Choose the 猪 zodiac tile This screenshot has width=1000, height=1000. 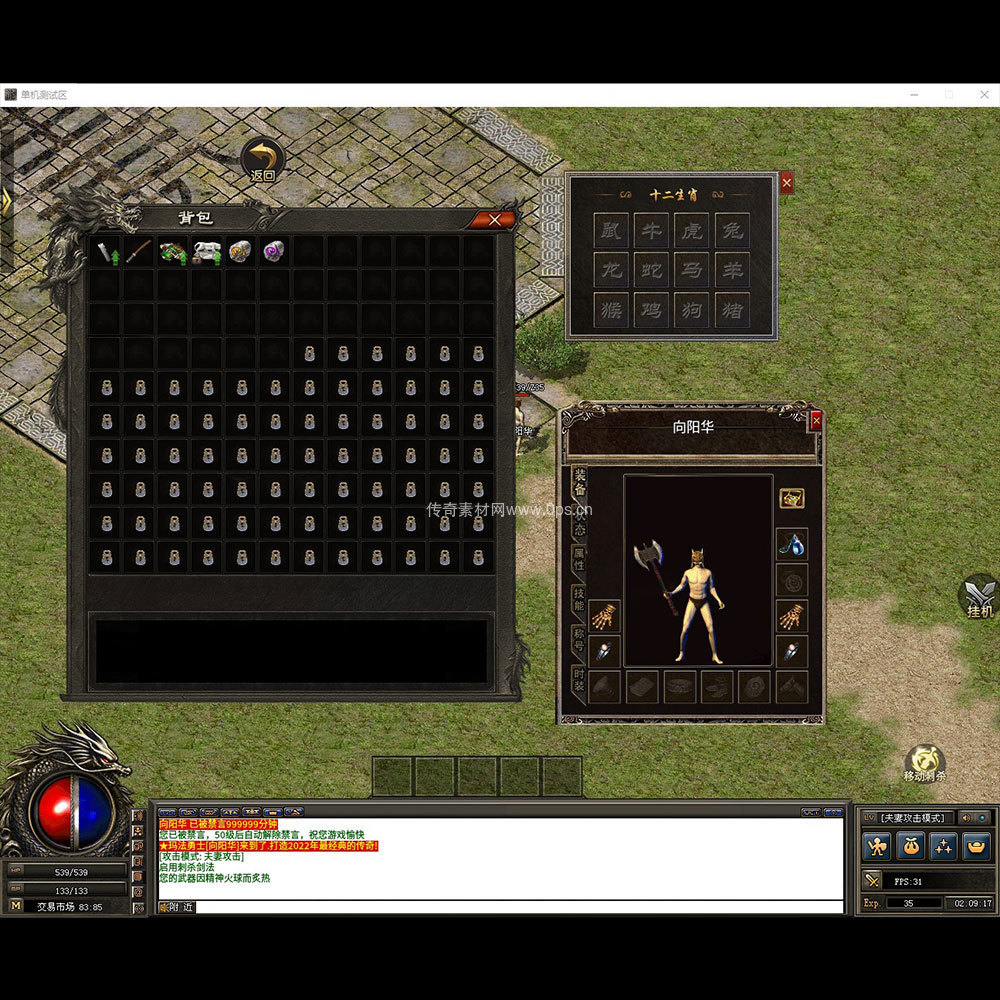733,309
